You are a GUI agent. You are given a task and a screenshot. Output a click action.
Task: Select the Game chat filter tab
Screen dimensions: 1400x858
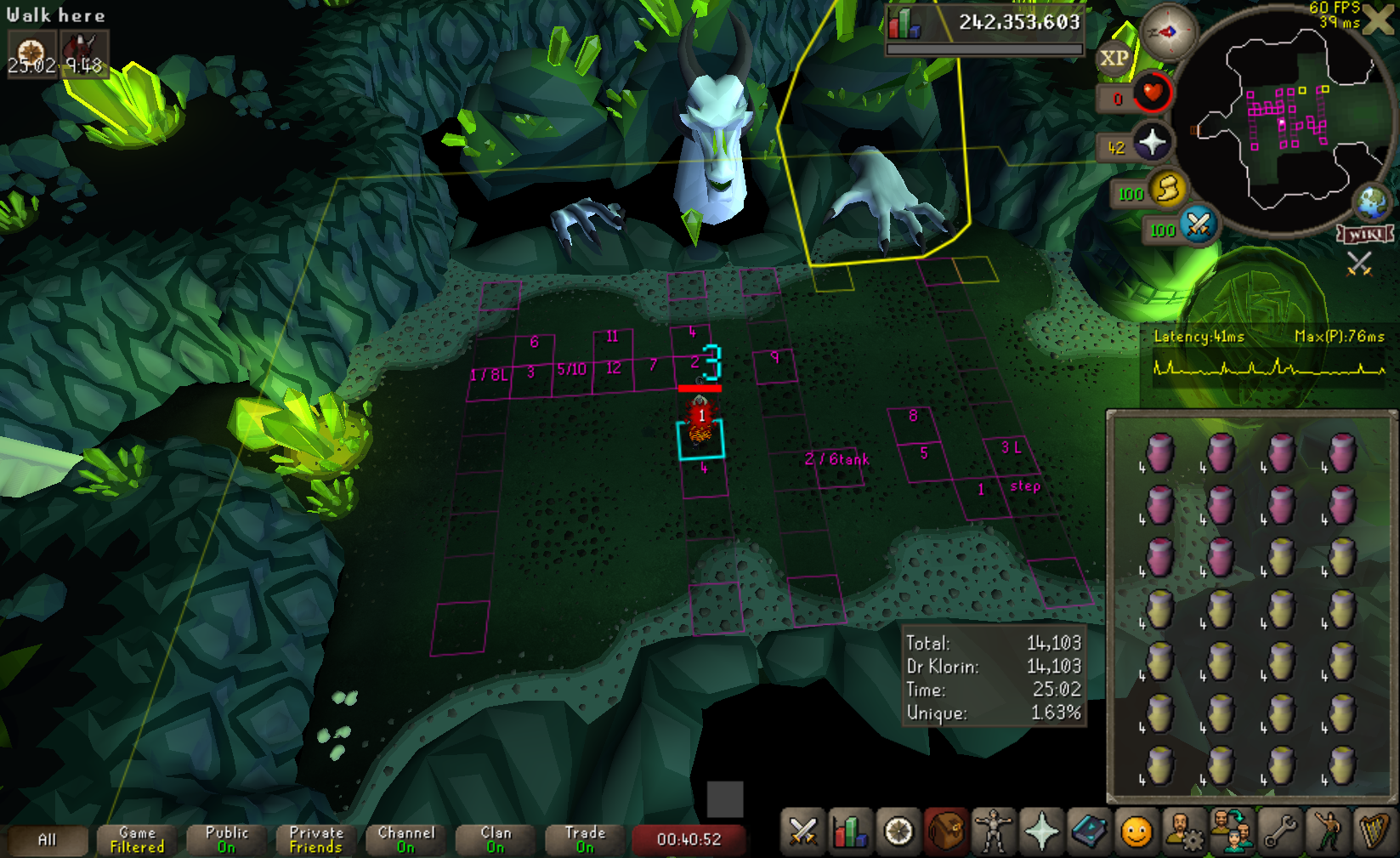tap(137, 840)
